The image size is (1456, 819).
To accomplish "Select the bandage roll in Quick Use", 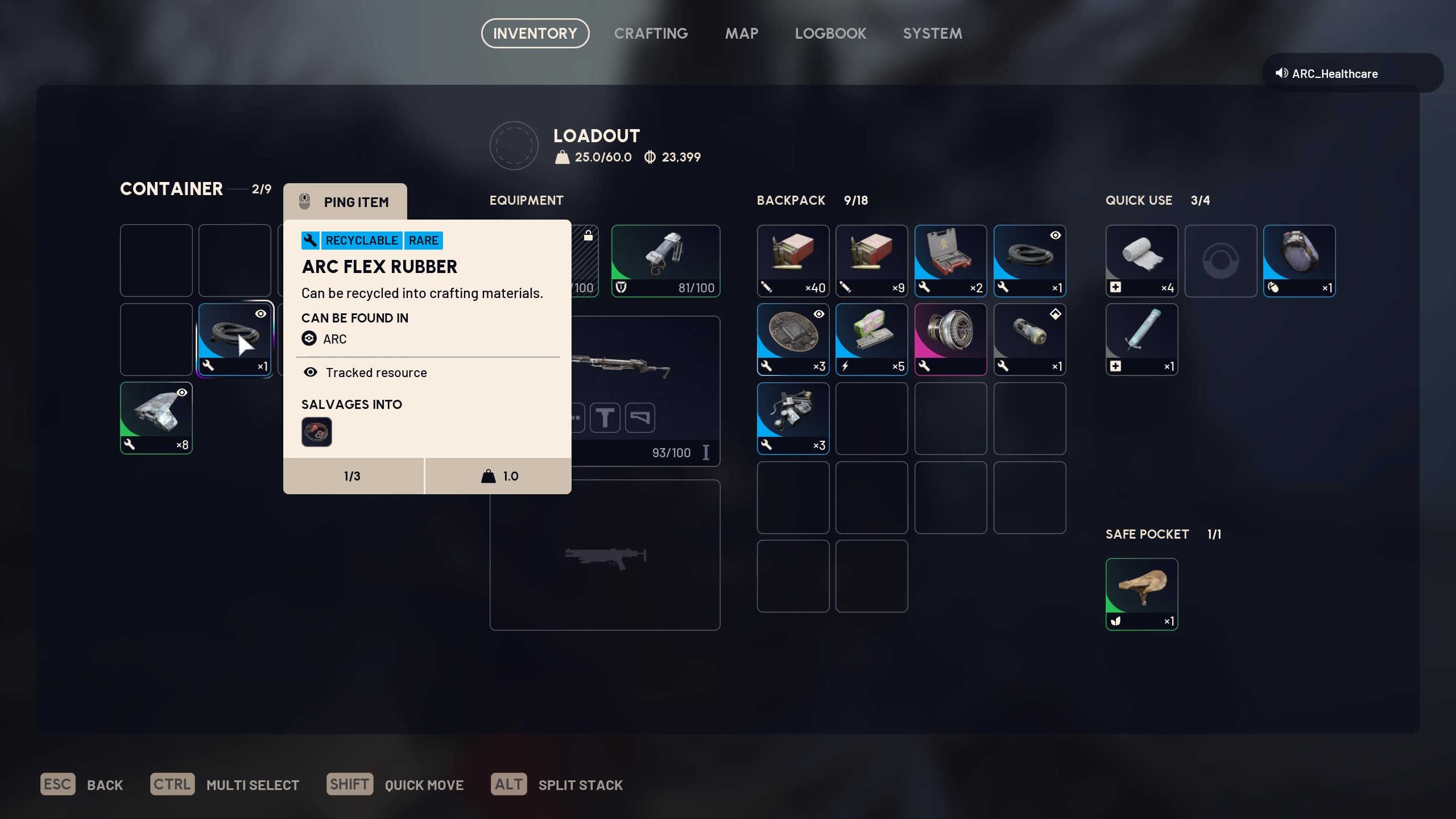I will click(1140, 260).
